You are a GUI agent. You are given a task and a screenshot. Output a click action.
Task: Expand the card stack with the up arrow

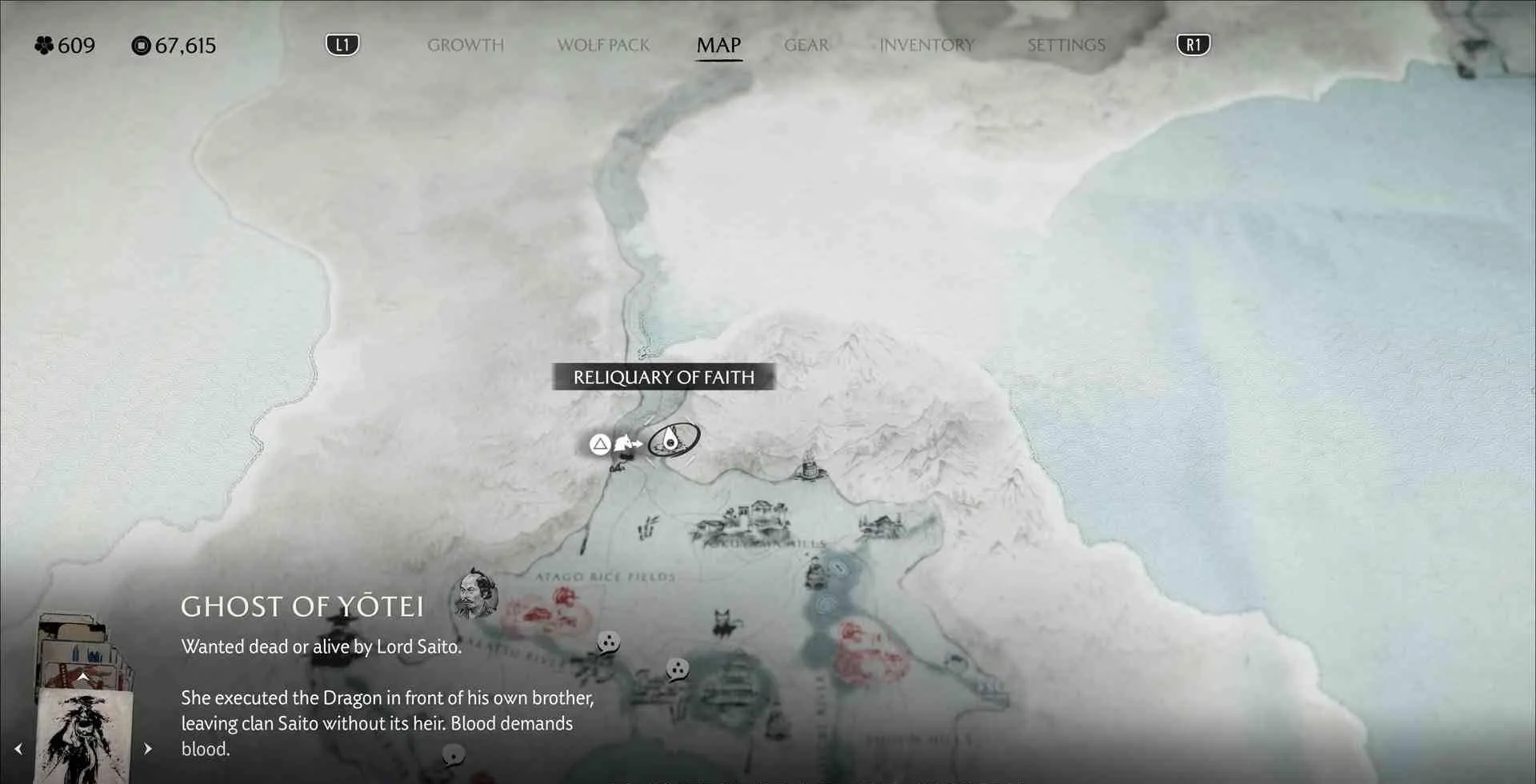point(83,677)
